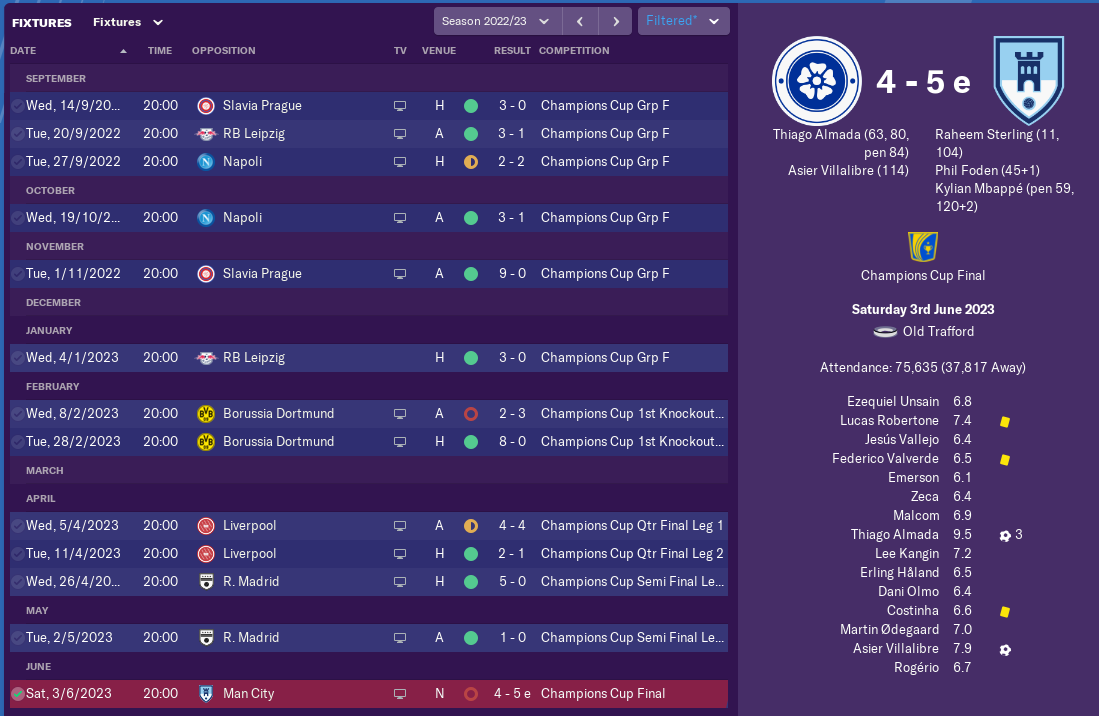Open the Fixtures view dropdown
Screen dimensions: 1099x716
pos(128,22)
